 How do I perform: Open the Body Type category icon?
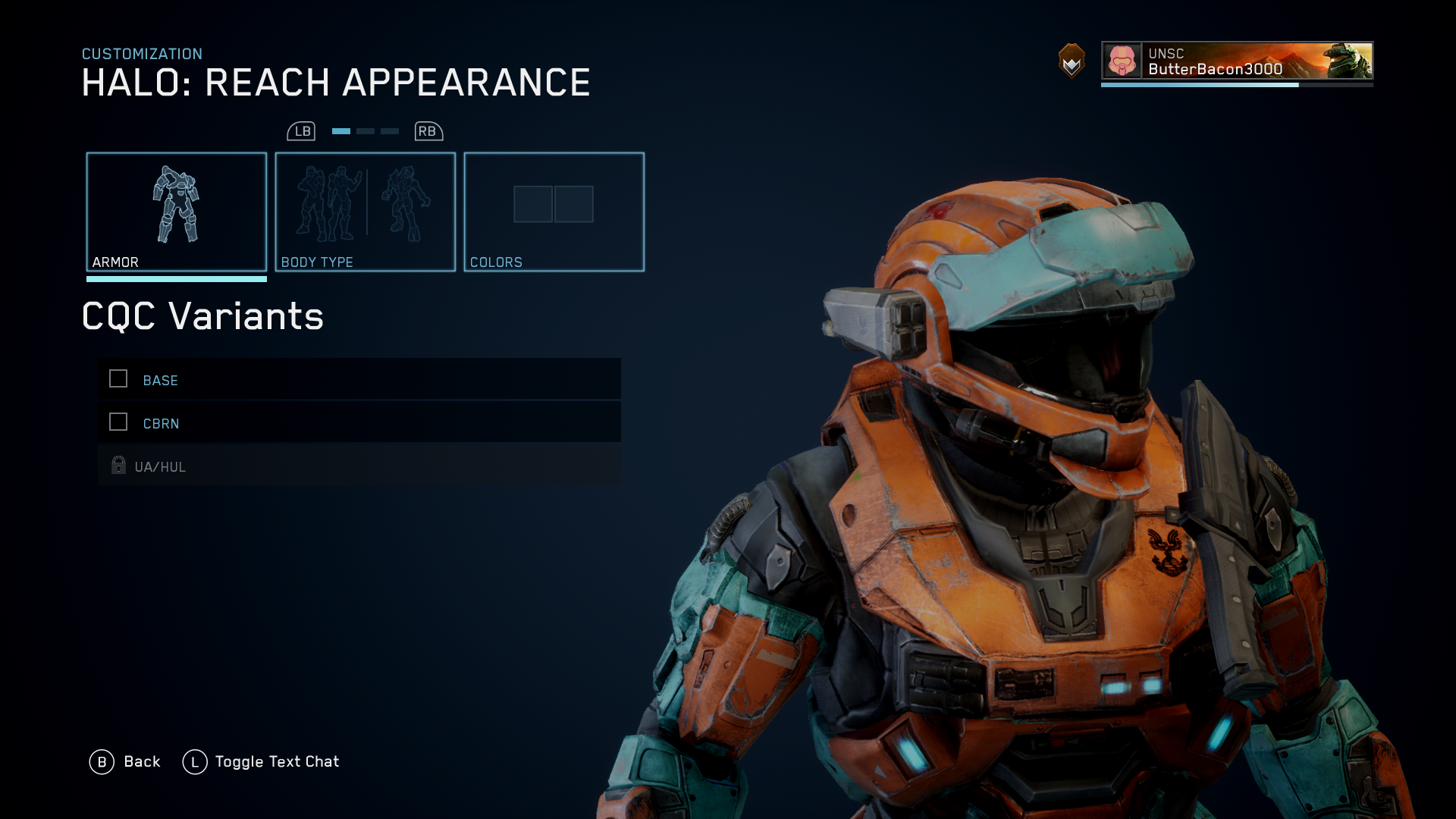coord(365,205)
